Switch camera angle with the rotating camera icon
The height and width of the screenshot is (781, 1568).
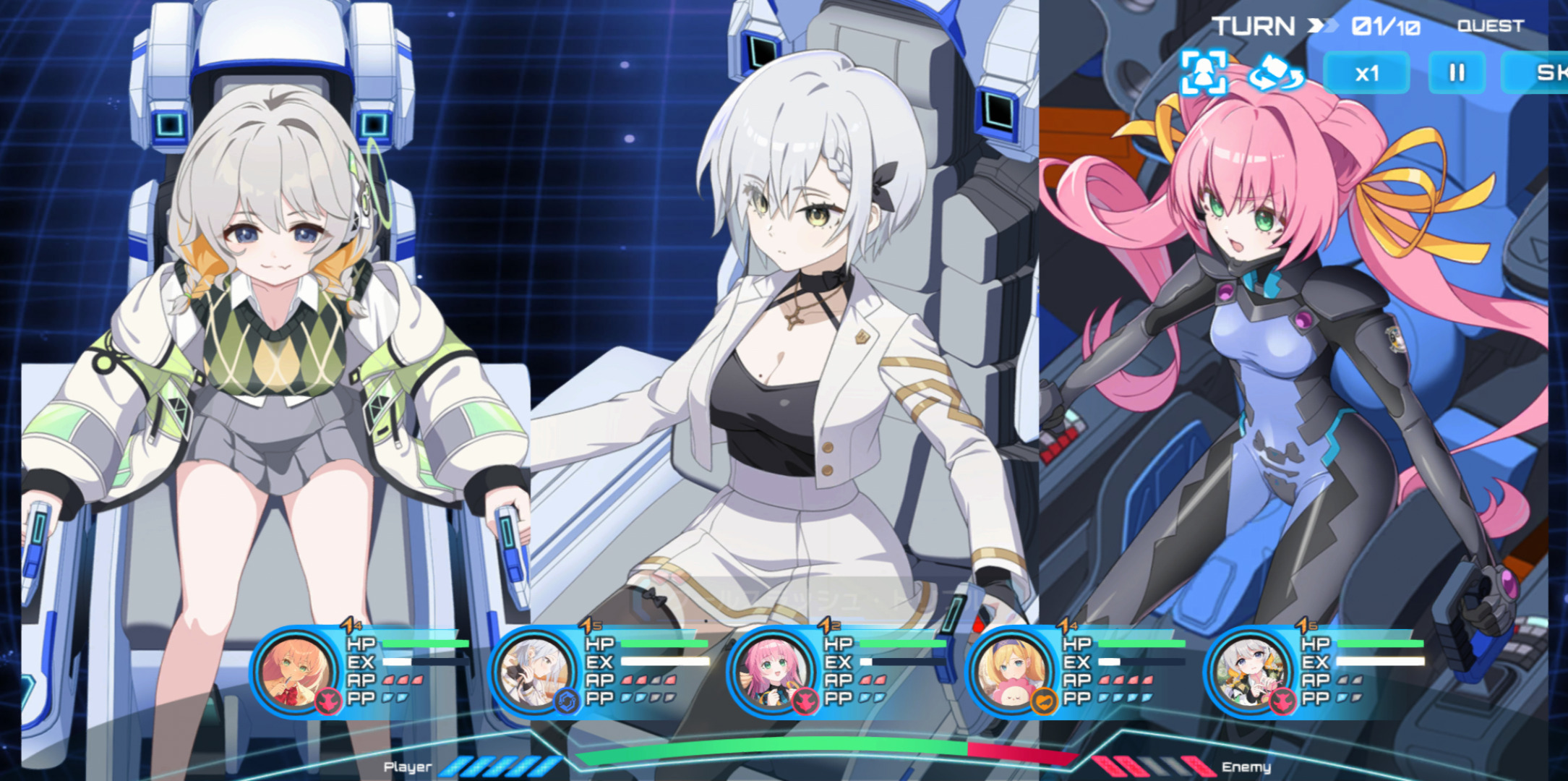tap(1277, 73)
